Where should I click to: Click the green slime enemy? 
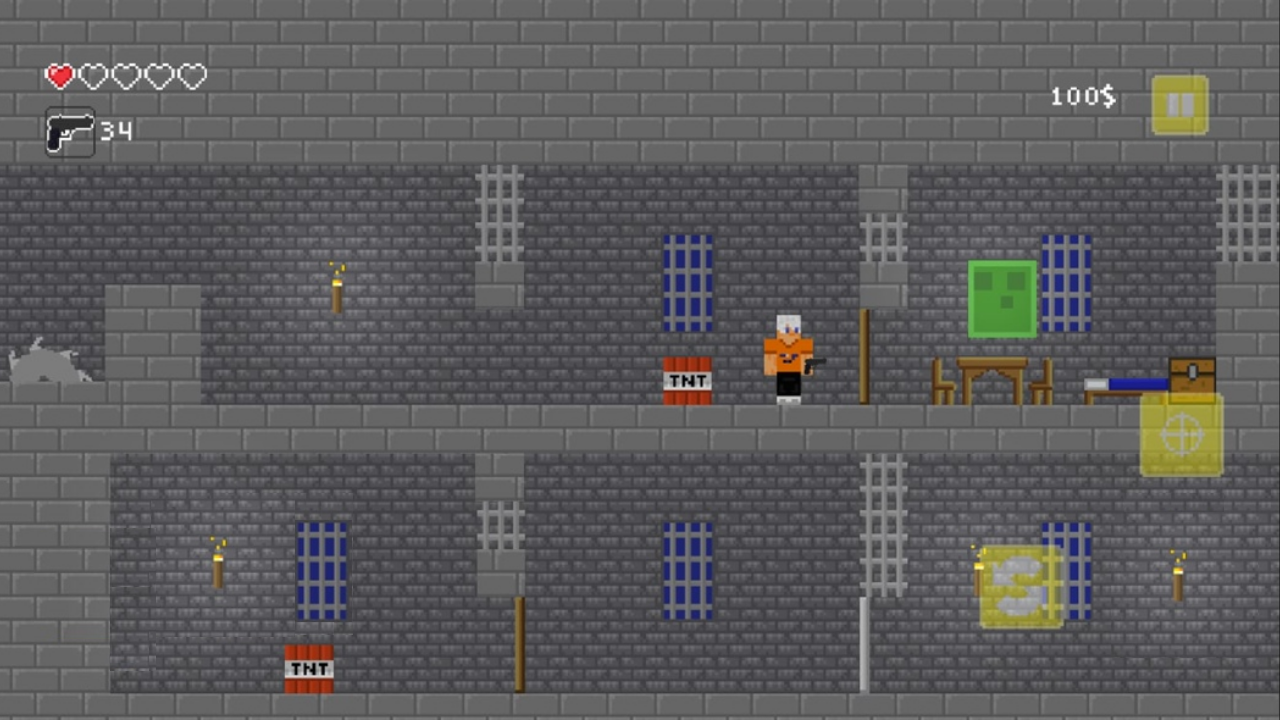pyautogui.click(x=1002, y=299)
